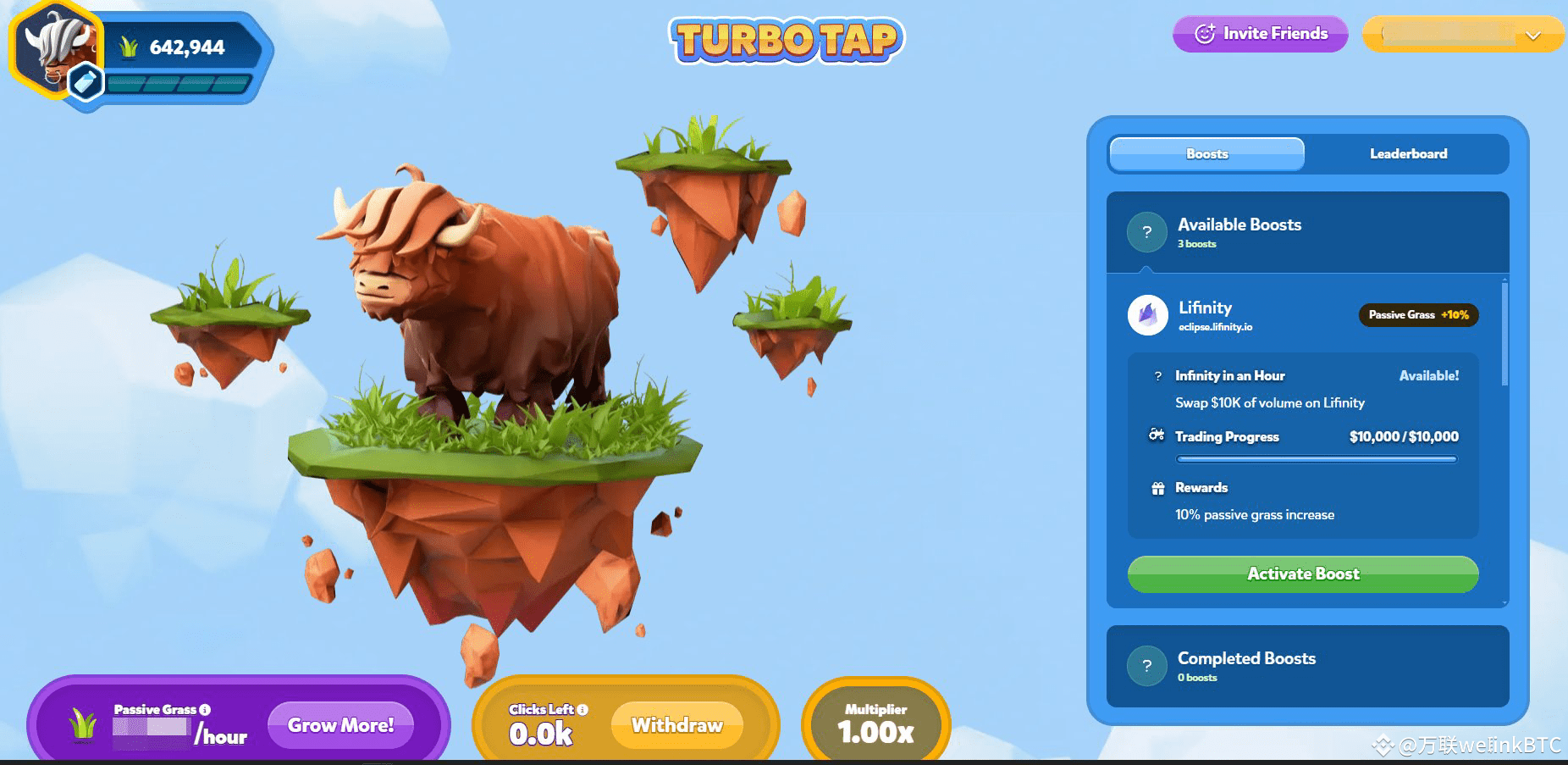Screen dimensions: 1568x765
Task: Click the grass blade icon beside 642,944
Action: (x=129, y=47)
